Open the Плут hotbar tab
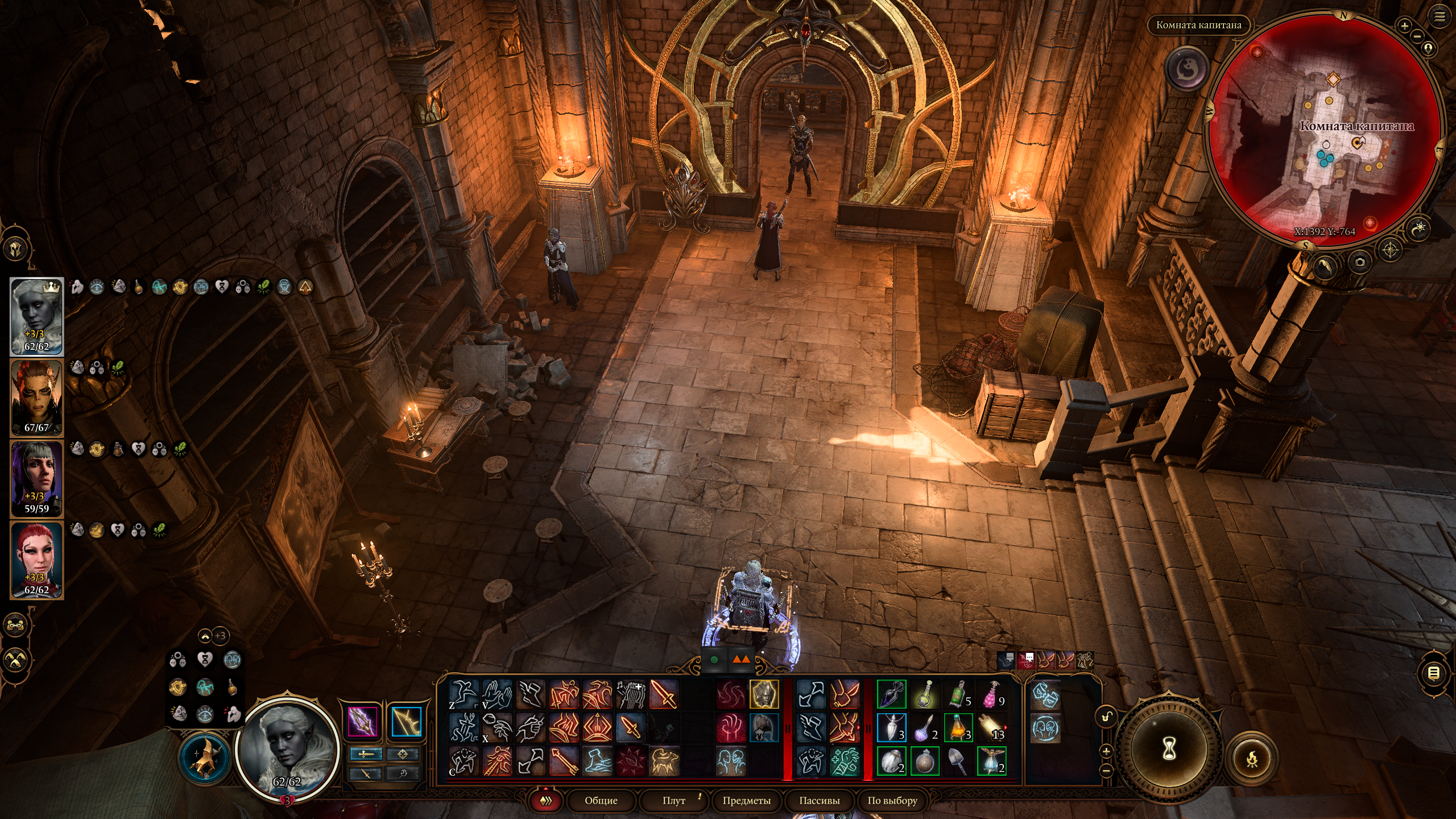Viewport: 1456px width, 819px height. (x=673, y=800)
